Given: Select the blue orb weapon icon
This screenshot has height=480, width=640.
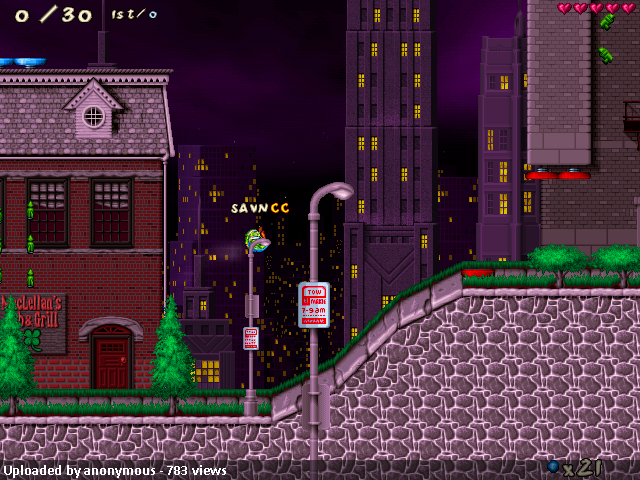Looking at the screenshot, I should 553,466.
